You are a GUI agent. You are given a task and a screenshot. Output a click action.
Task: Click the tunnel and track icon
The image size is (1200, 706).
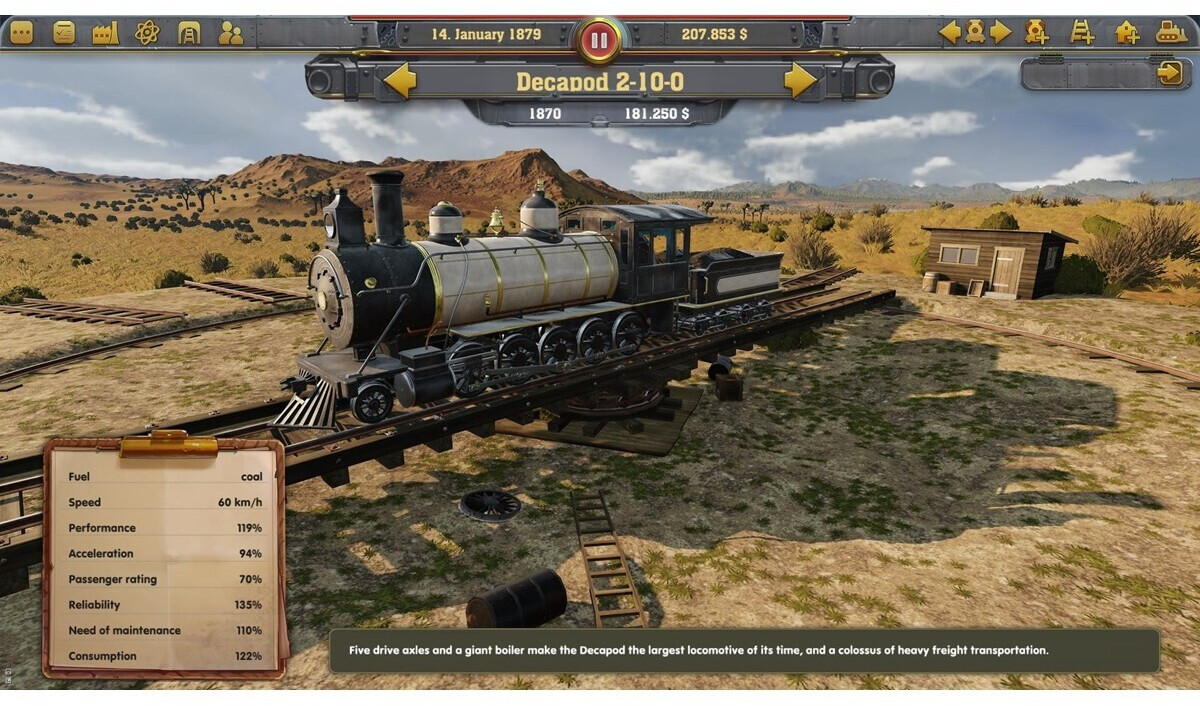click(x=189, y=33)
